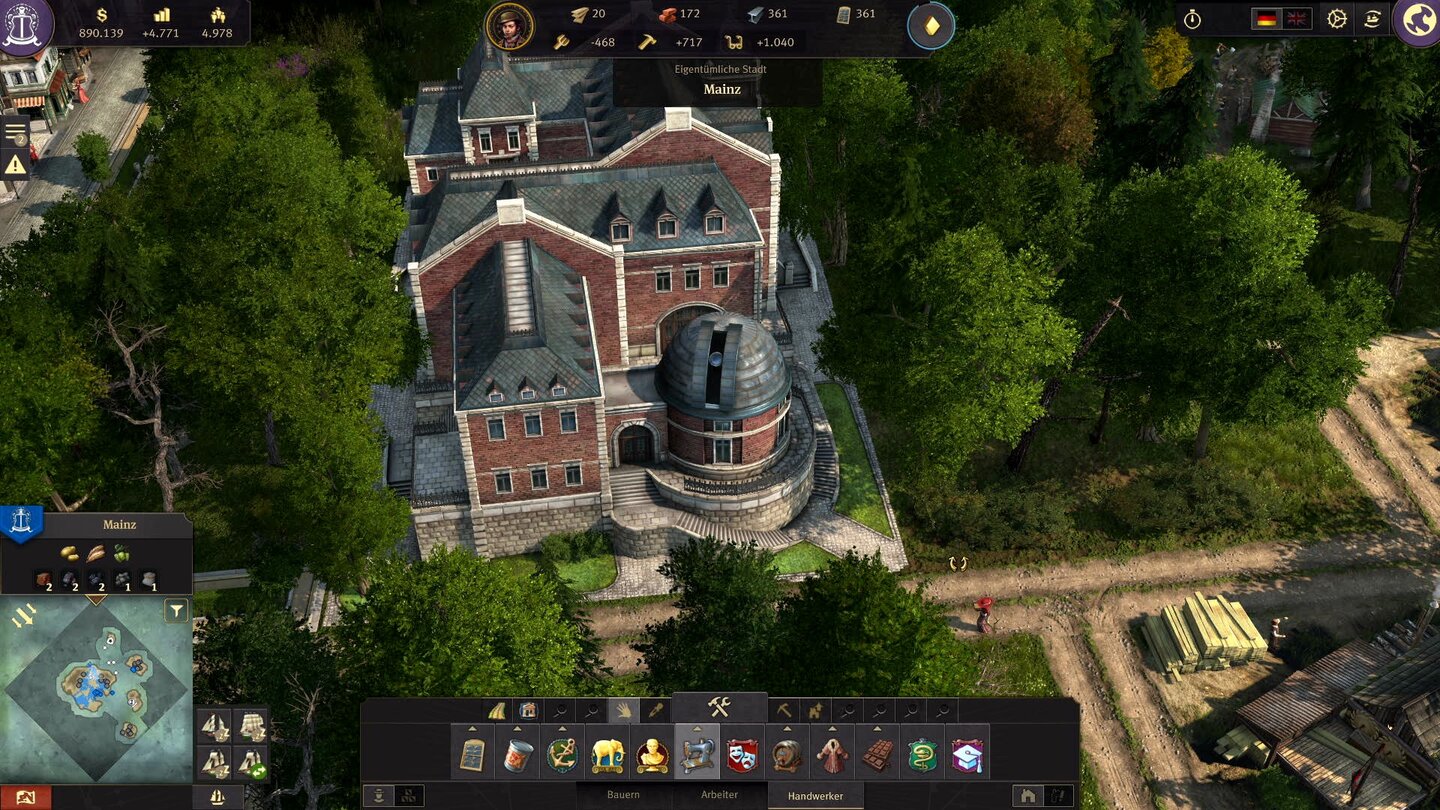Select the pipette copy tool icon
Image resolution: width=1440 pixels, height=810 pixels.
[655, 709]
